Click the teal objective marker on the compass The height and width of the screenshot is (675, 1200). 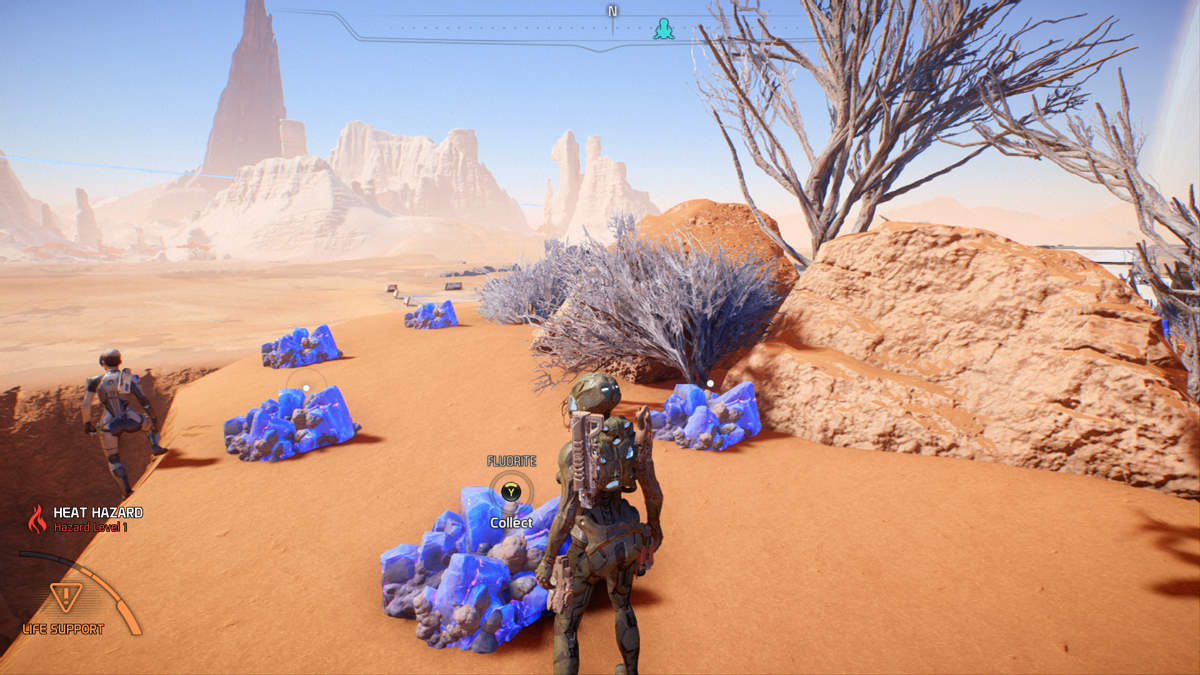point(663,30)
